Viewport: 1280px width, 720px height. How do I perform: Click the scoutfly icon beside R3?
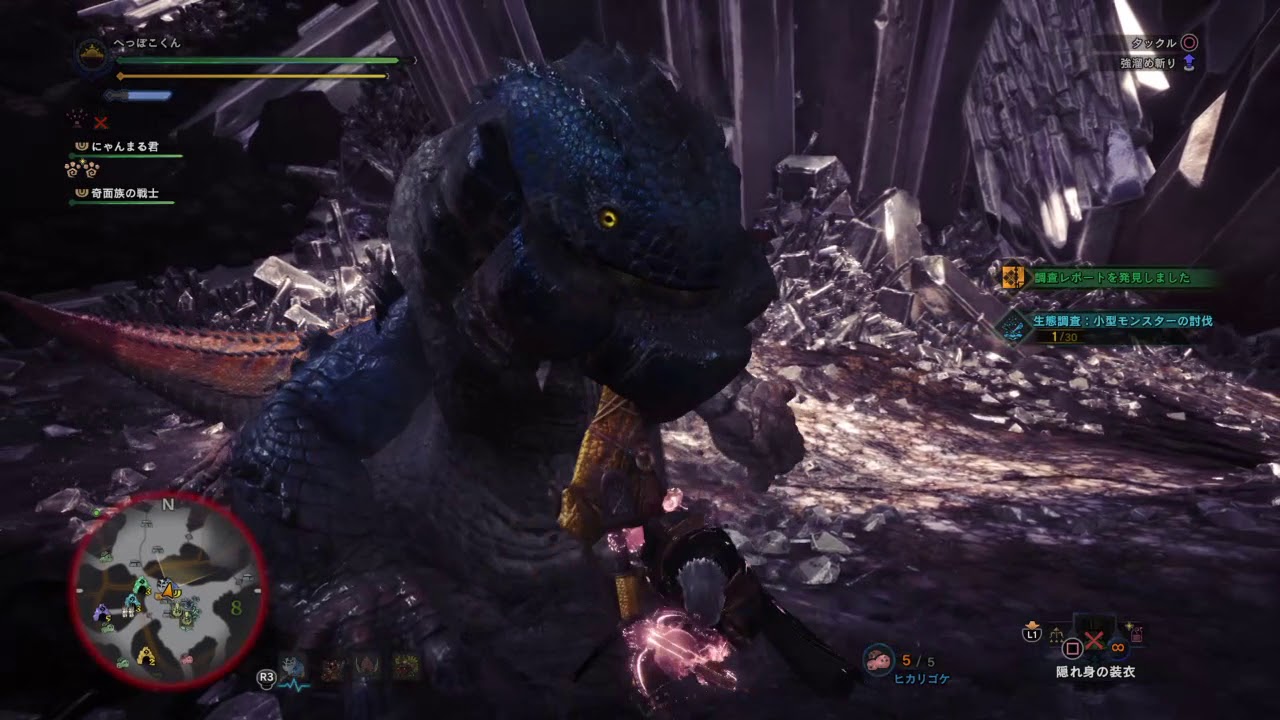coord(292,668)
